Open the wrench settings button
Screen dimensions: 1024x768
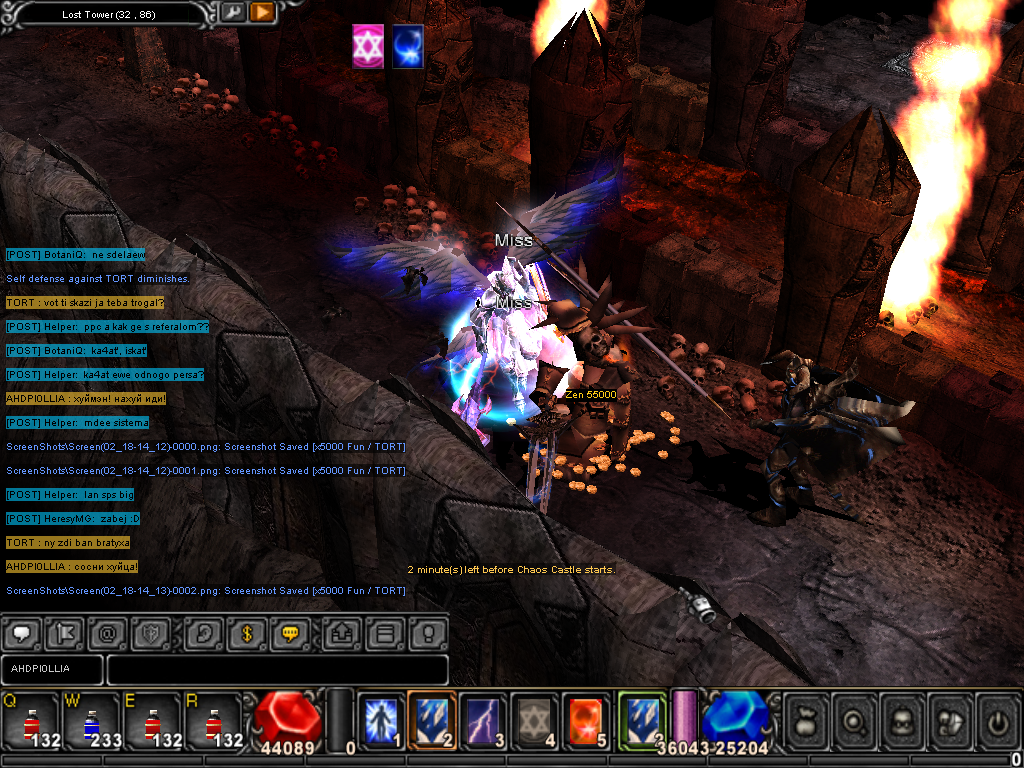233,12
